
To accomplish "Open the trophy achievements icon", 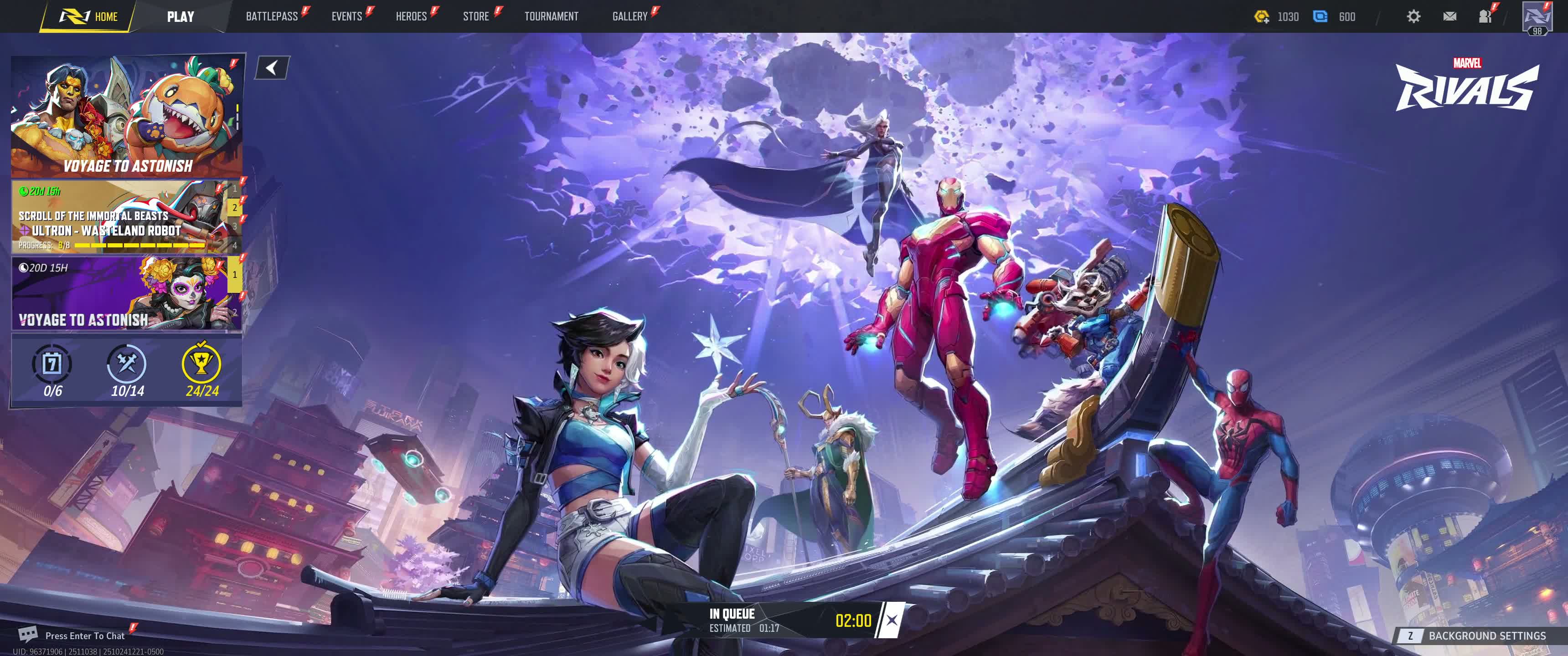I will click(x=201, y=364).
